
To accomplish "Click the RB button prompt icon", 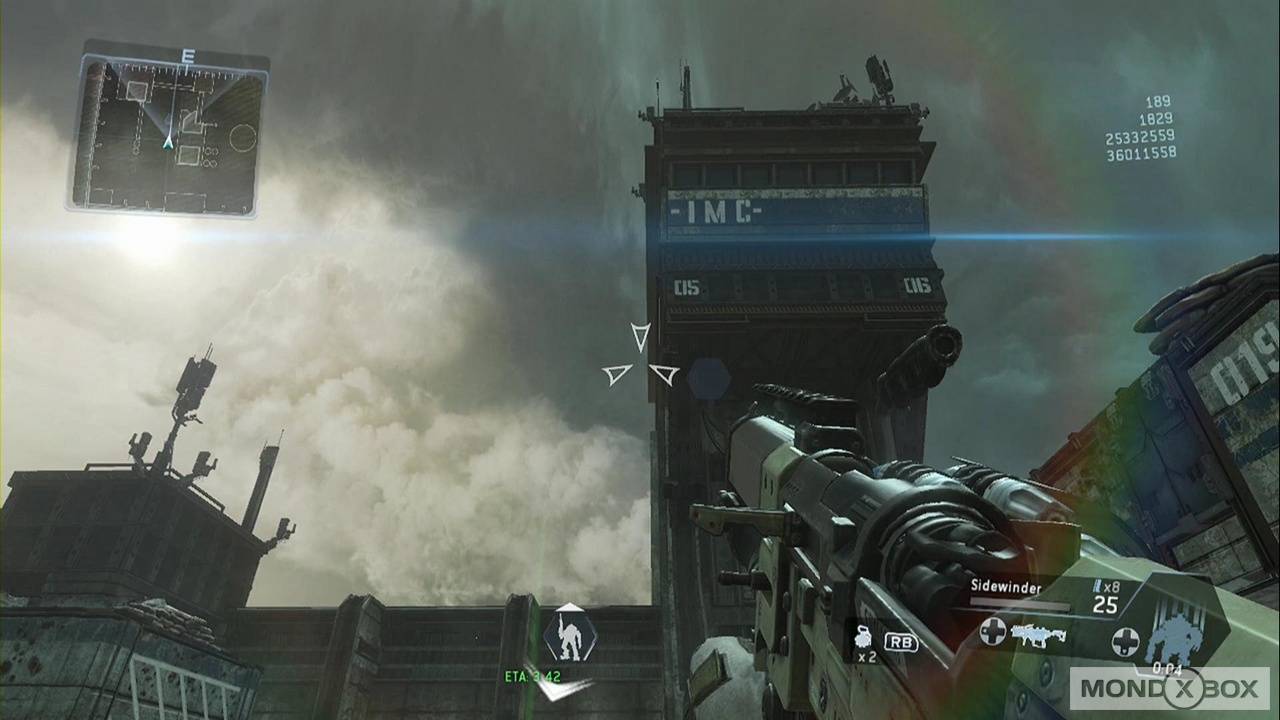I will click(899, 643).
